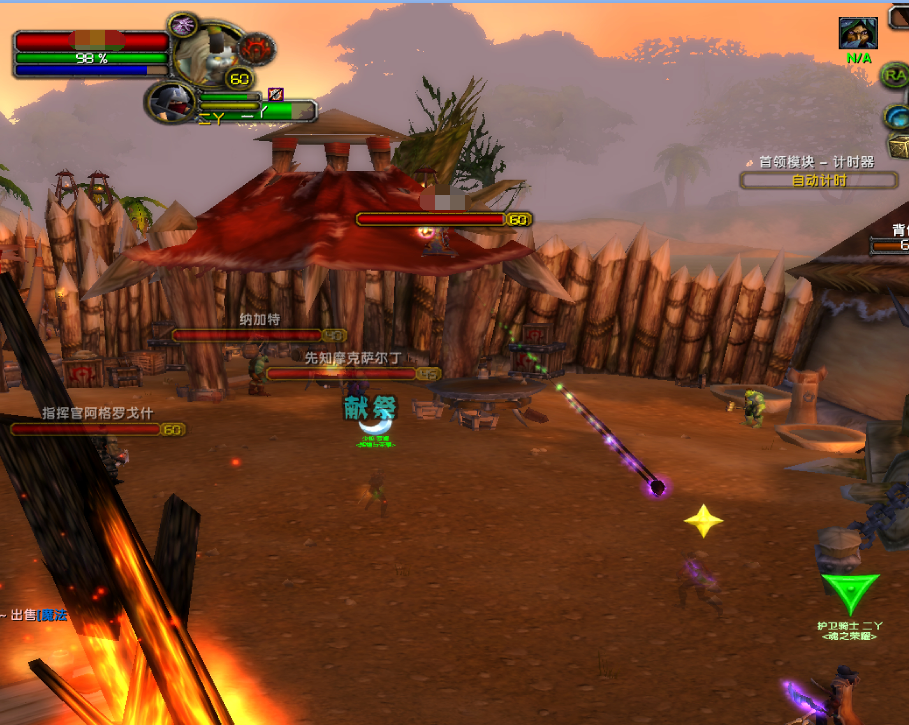The height and width of the screenshot is (725, 909).
Task: Open the golden crate icon
Action: (x=898, y=148)
